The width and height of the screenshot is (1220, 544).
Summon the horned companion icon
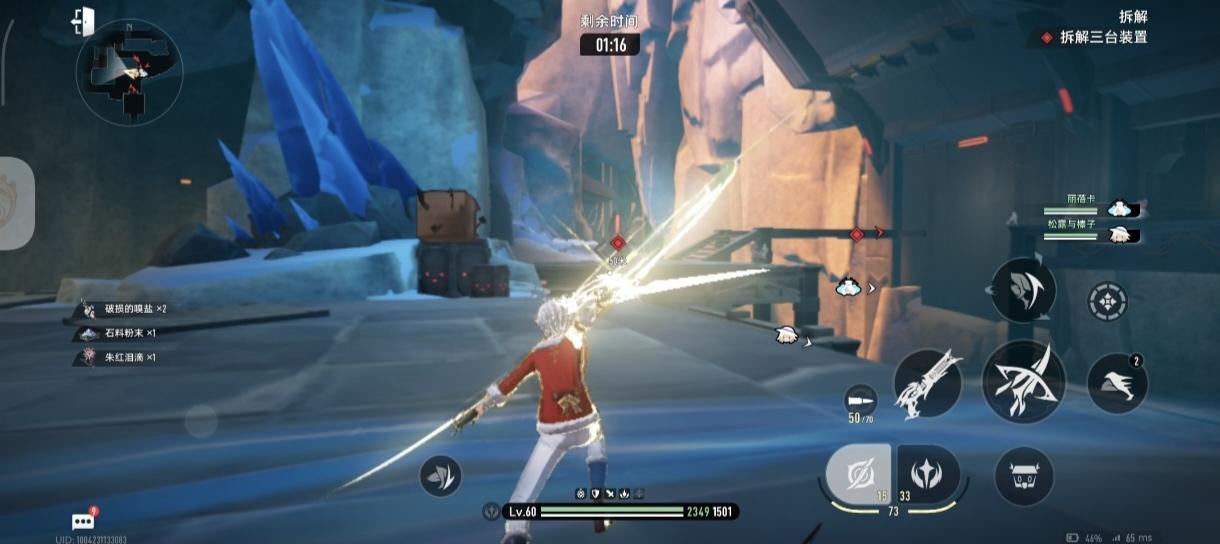1024,476
